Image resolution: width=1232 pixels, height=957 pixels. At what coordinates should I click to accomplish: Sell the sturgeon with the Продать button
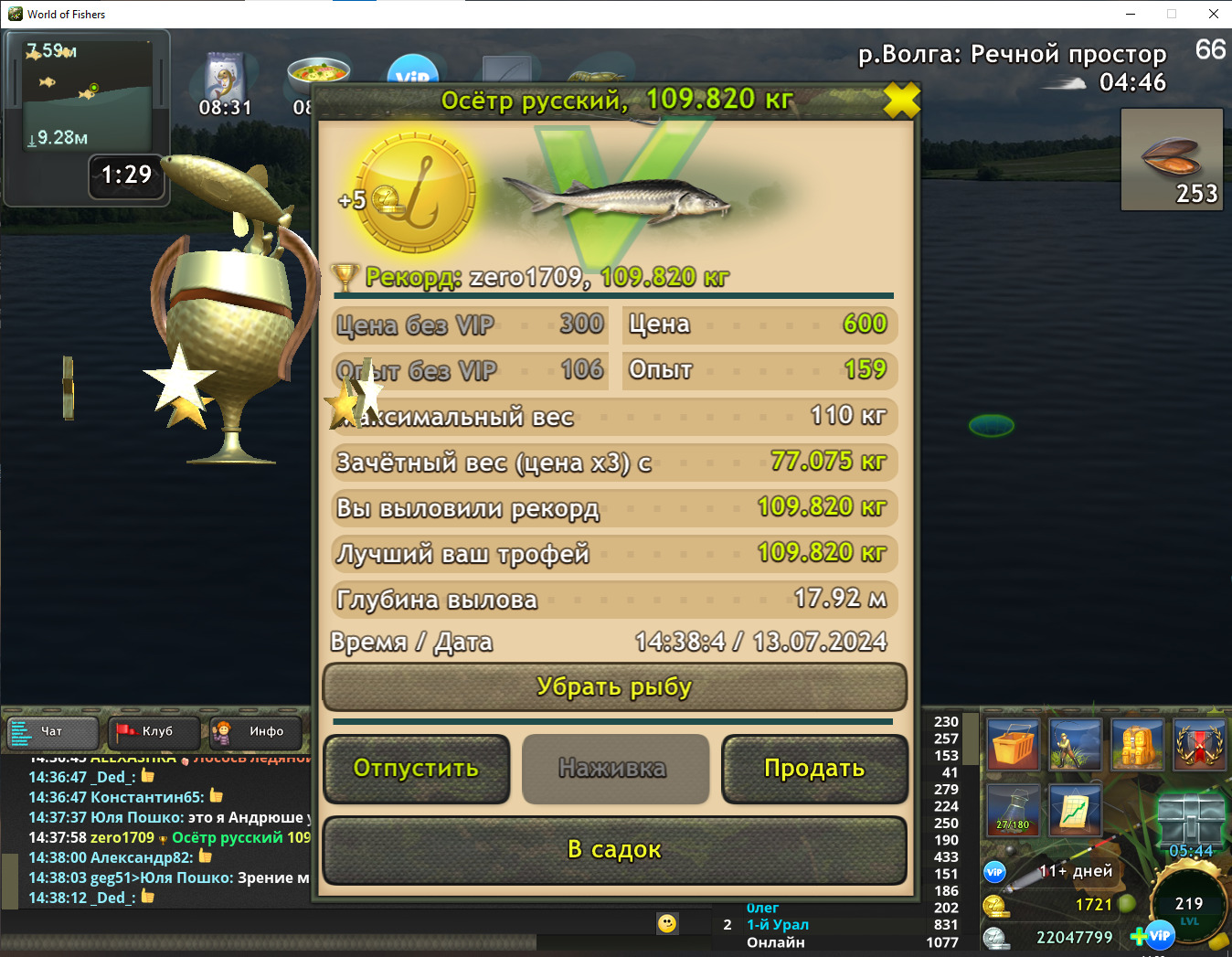pyautogui.click(x=814, y=770)
